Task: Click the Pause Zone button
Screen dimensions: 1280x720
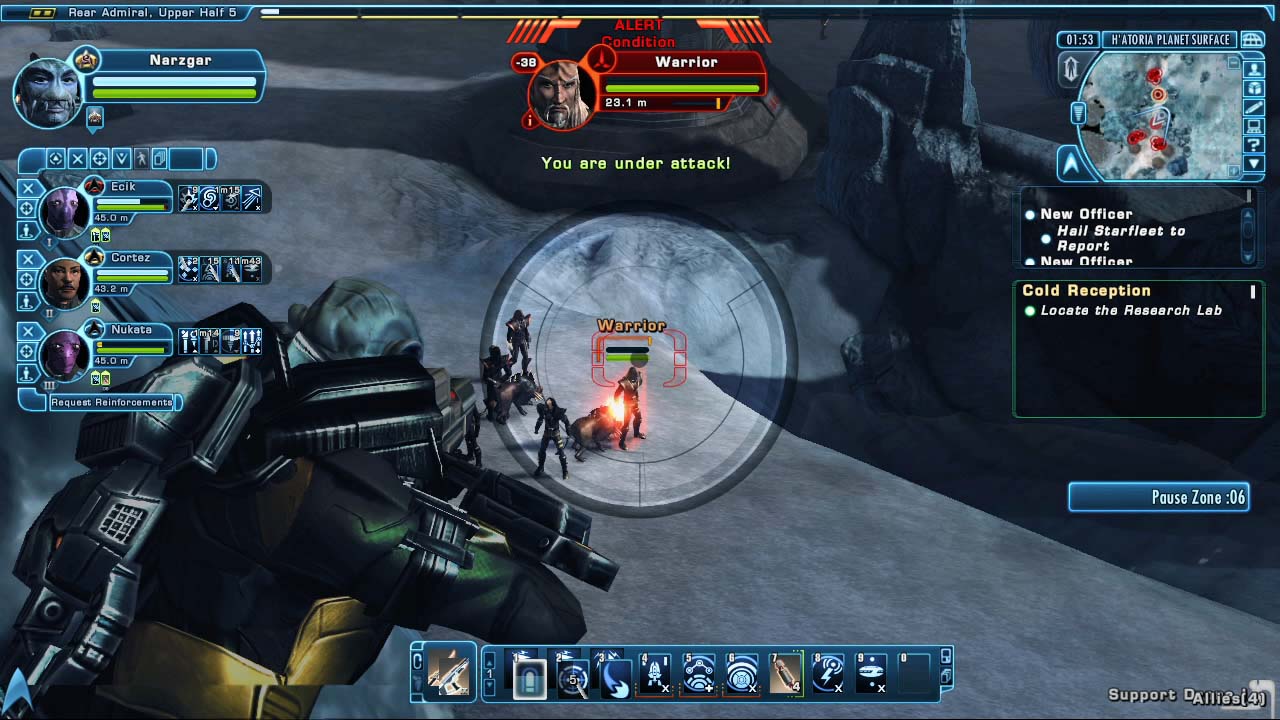Action: tap(1159, 497)
